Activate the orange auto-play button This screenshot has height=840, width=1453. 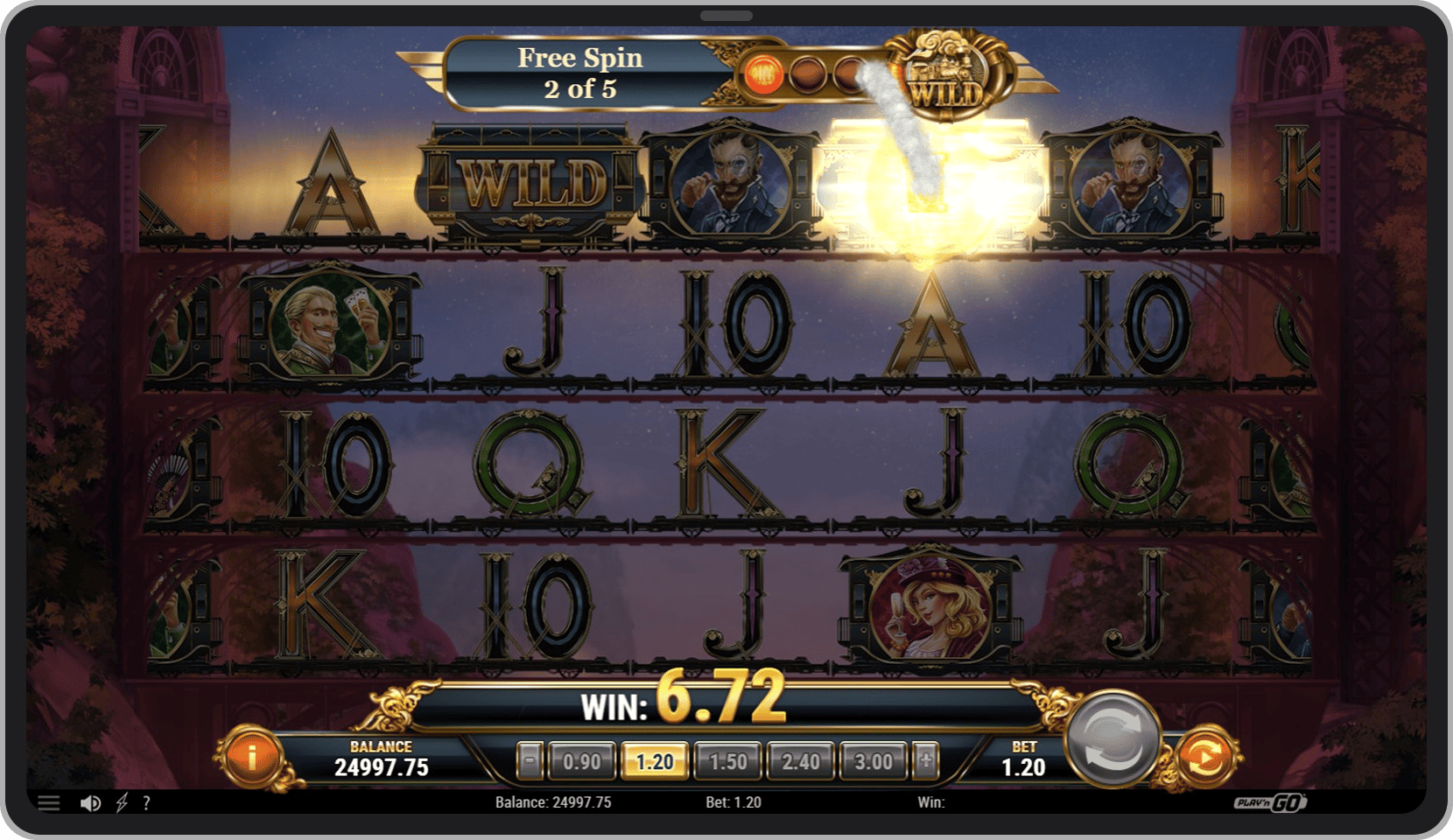1205,757
